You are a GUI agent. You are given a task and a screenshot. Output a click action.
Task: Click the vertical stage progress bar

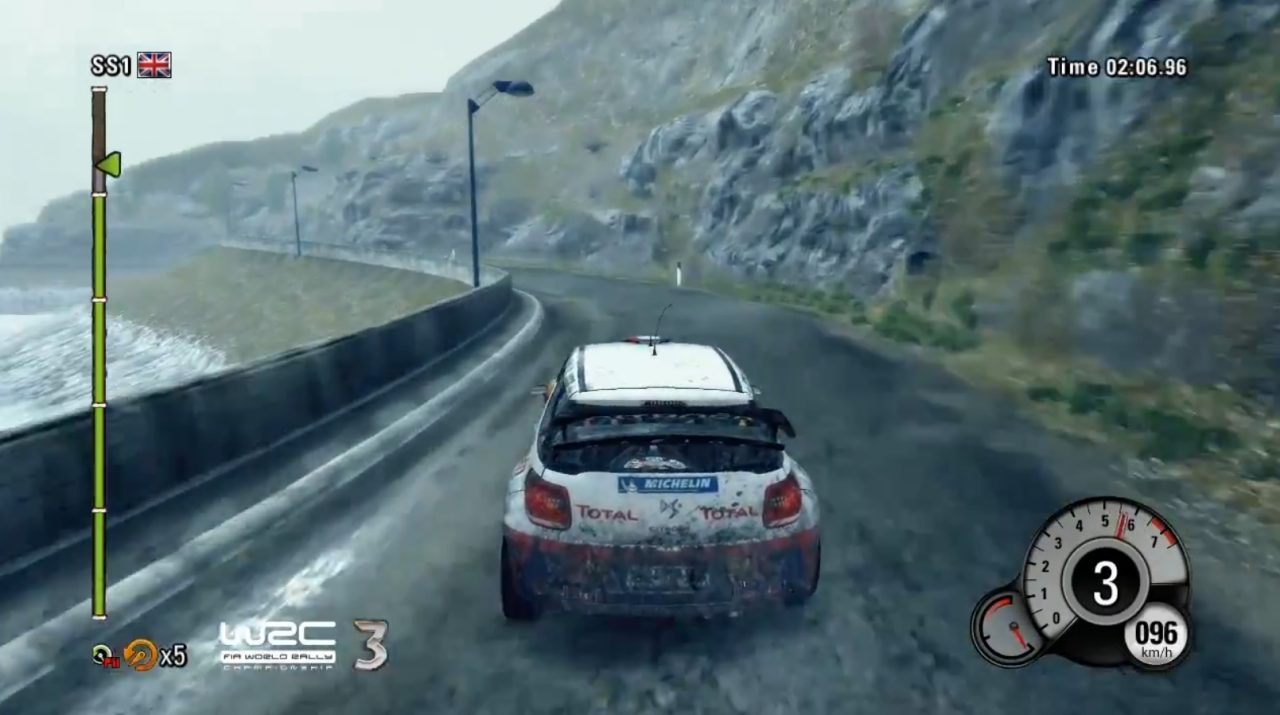click(x=99, y=400)
